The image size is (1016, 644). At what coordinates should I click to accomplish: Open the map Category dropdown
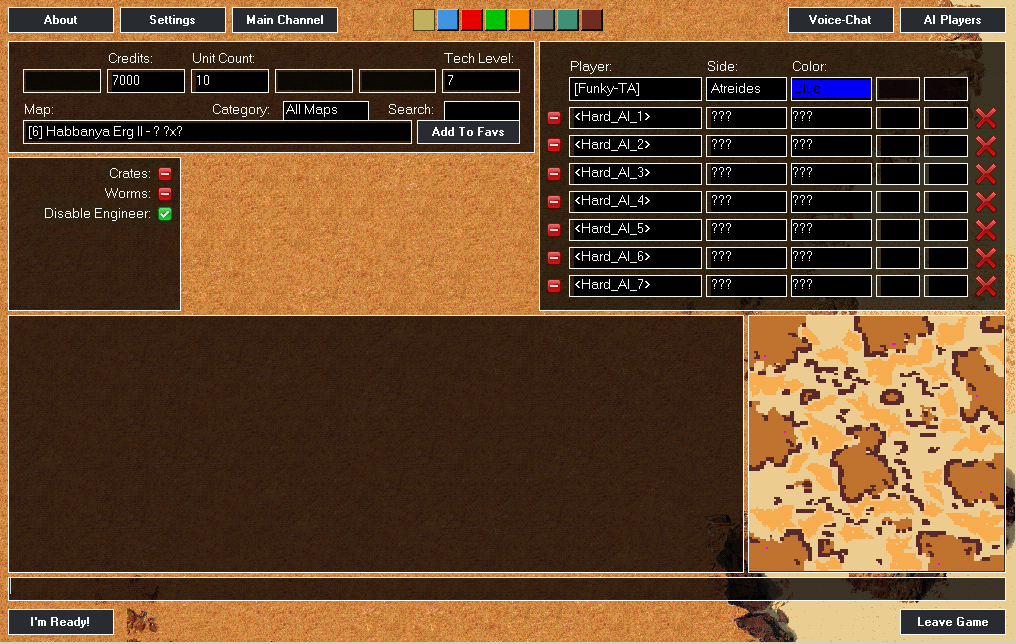[x=326, y=110]
